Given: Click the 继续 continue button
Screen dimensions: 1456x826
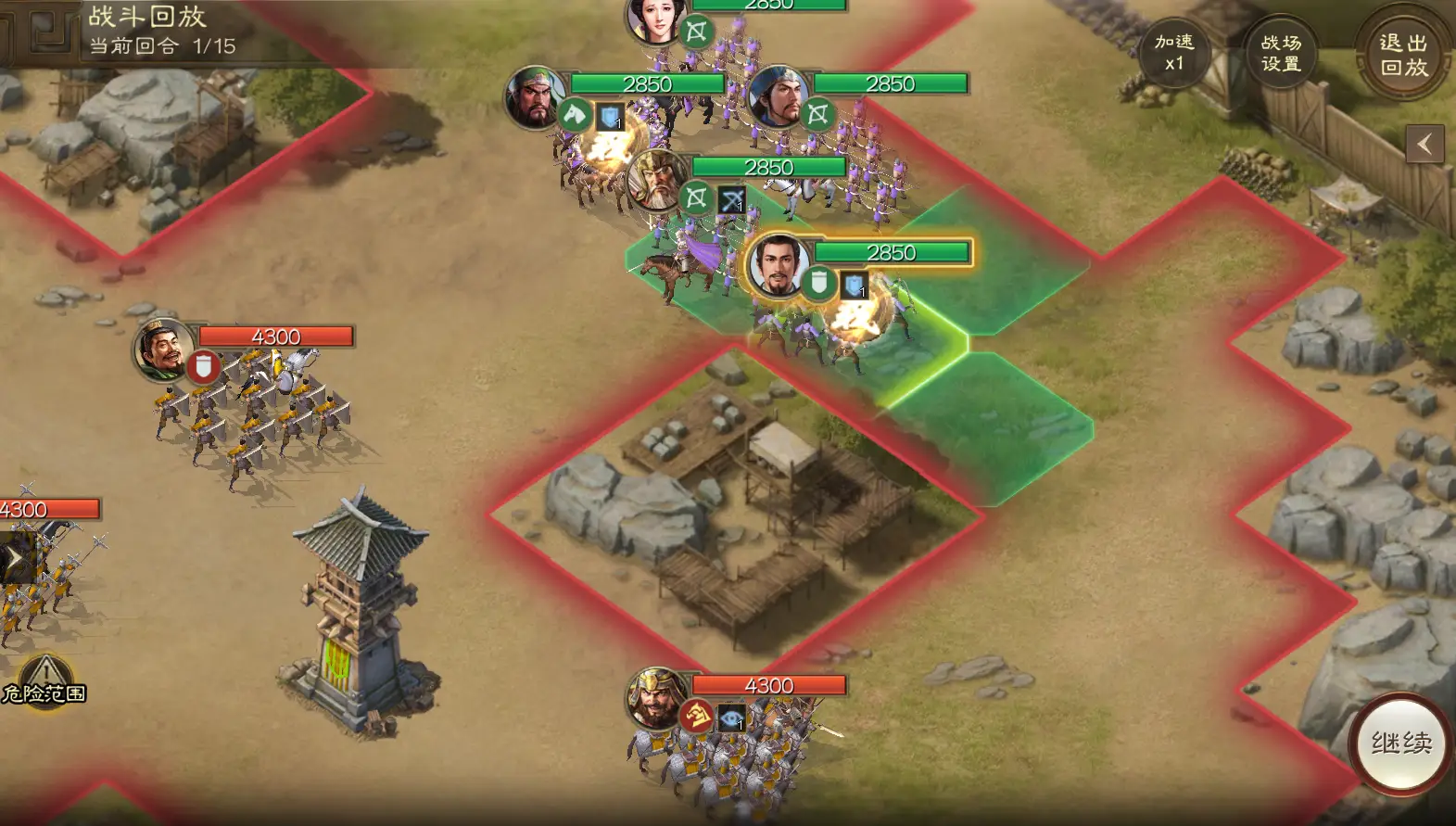Looking at the screenshot, I should [x=1401, y=743].
